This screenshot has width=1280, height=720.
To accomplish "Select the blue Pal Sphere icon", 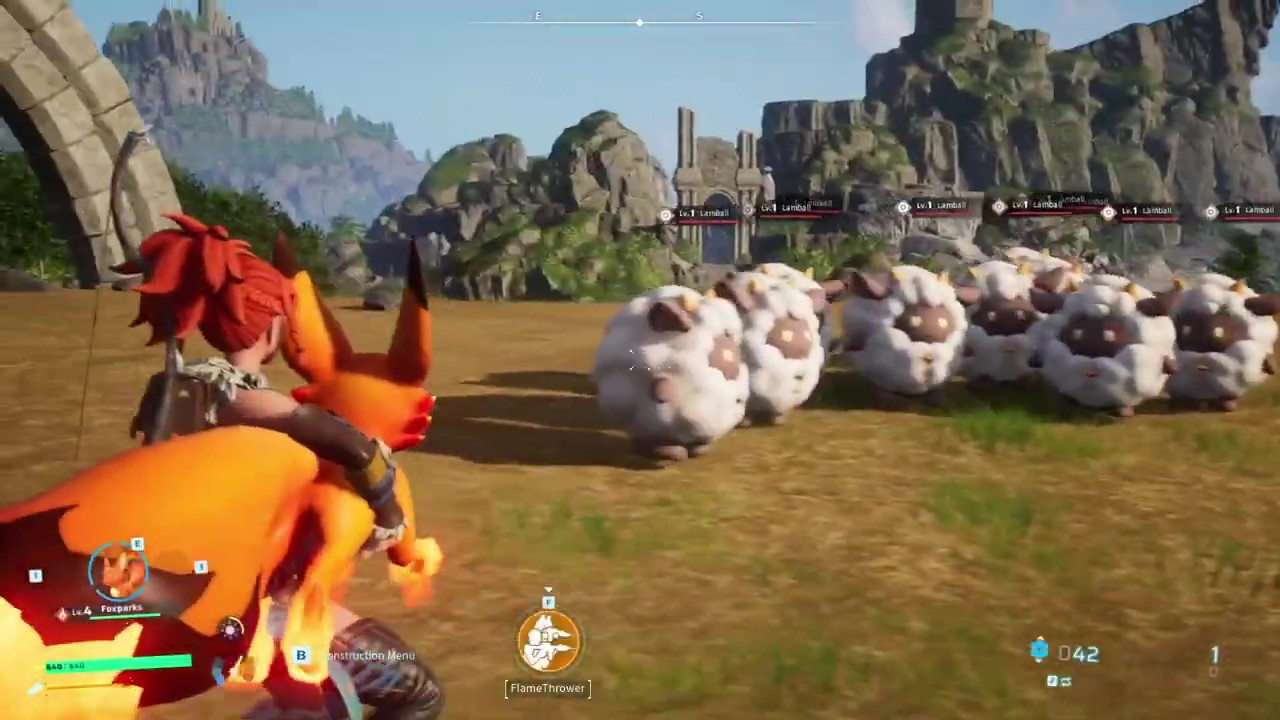I will point(1039,651).
